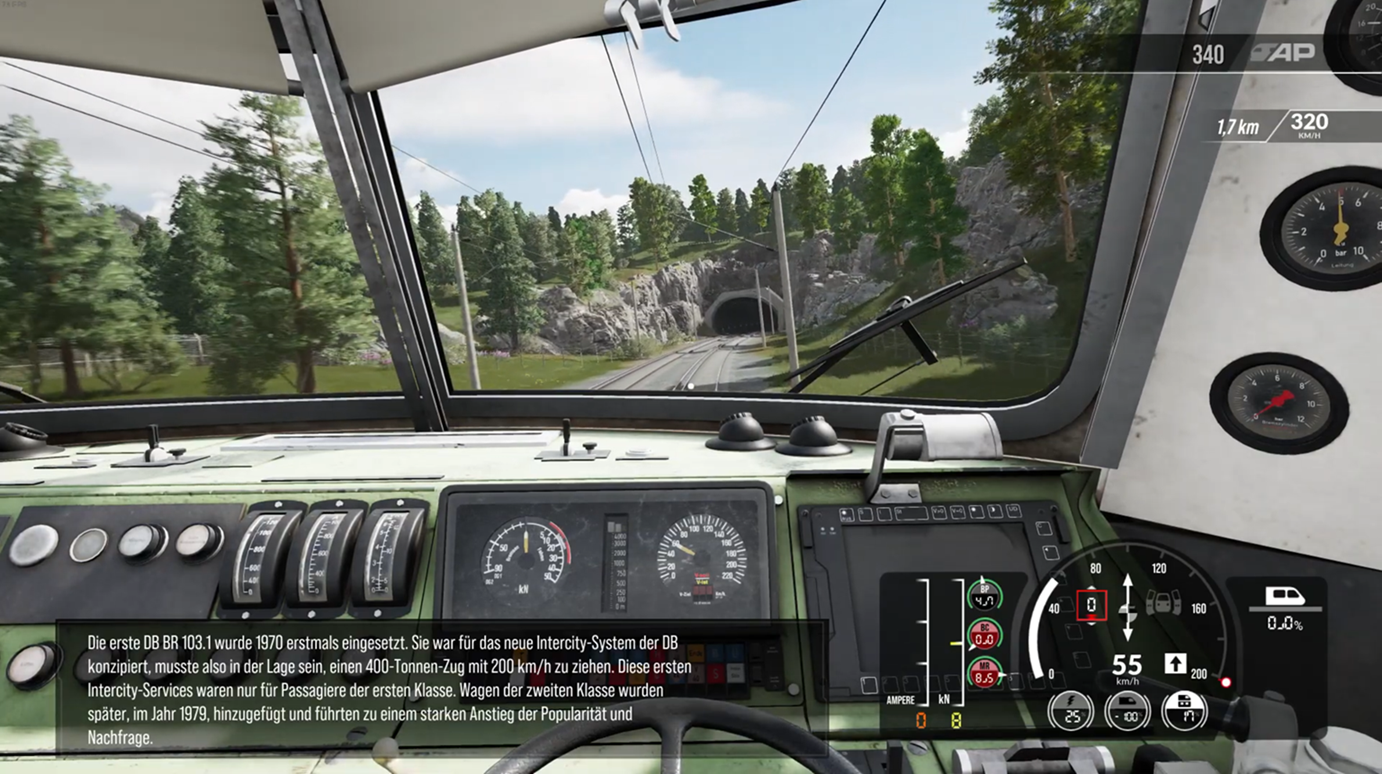Click the white forward direction arrow box

pos(1175,663)
